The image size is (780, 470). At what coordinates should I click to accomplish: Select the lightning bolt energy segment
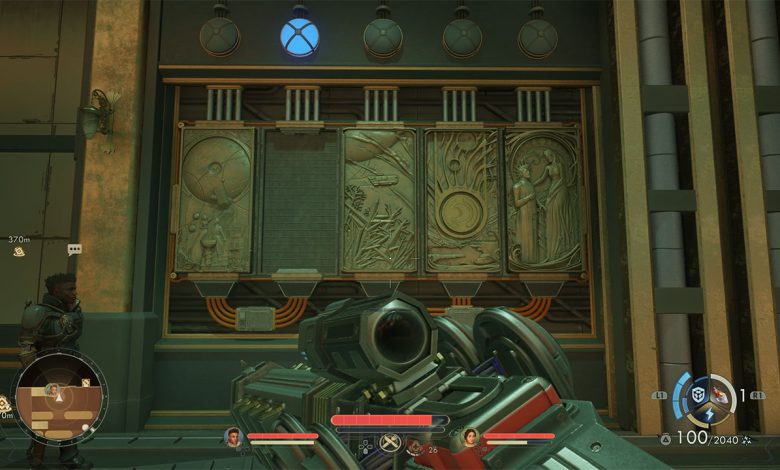point(710,414)
